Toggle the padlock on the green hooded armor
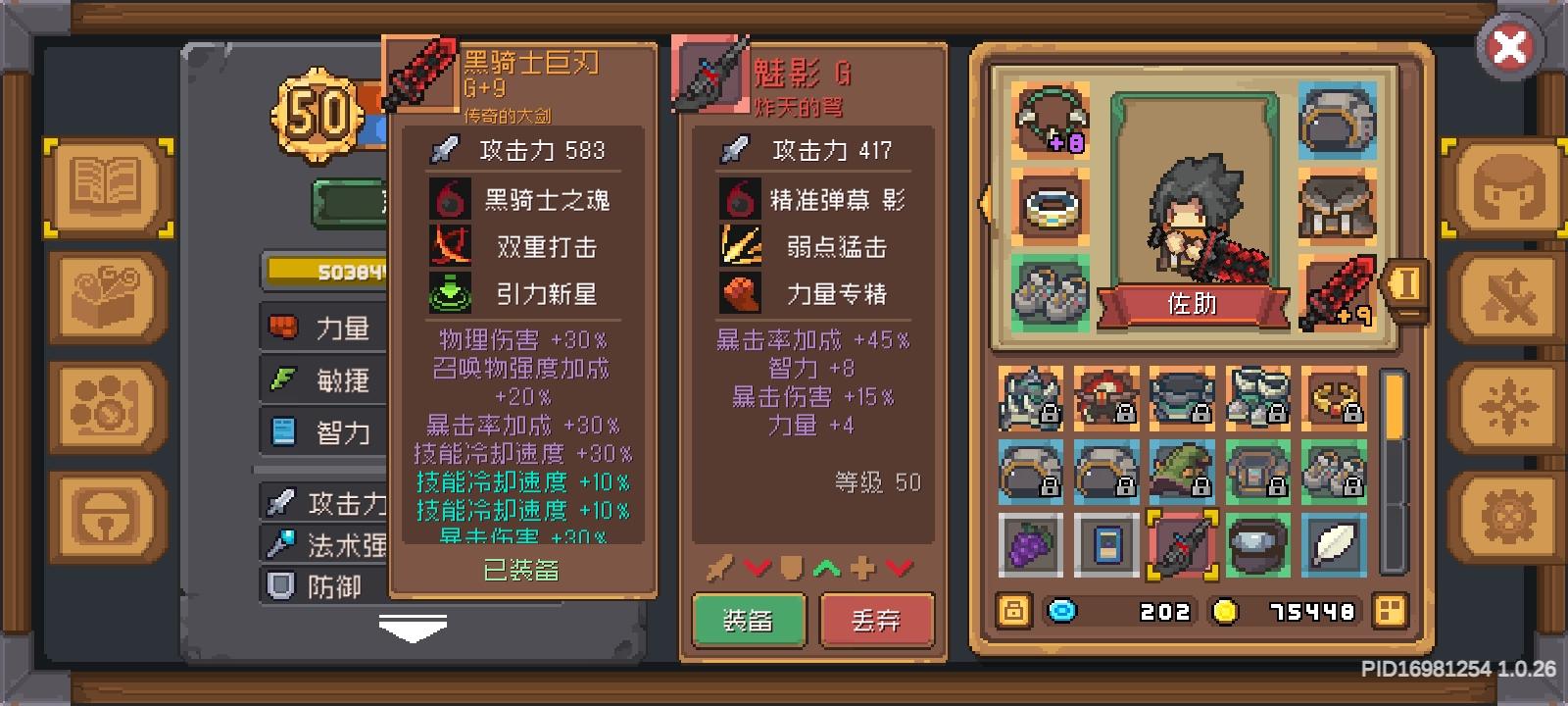Image resolution: width=1568 pixels, height=706 pixels. pyautogui.click(x=1200, y=487)
